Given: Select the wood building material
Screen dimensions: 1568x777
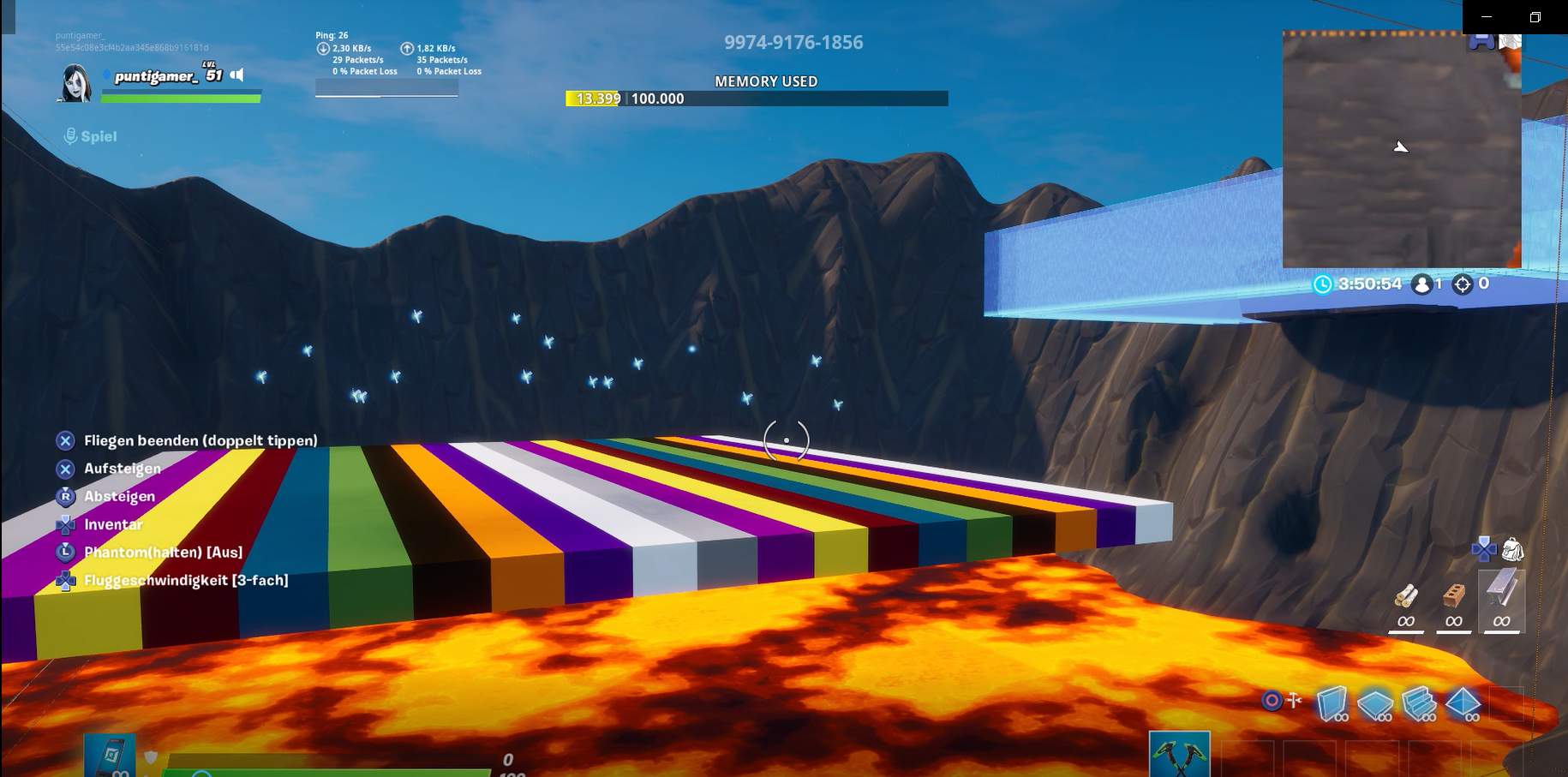Looking at the screenshot, I should pos(1406,596).
